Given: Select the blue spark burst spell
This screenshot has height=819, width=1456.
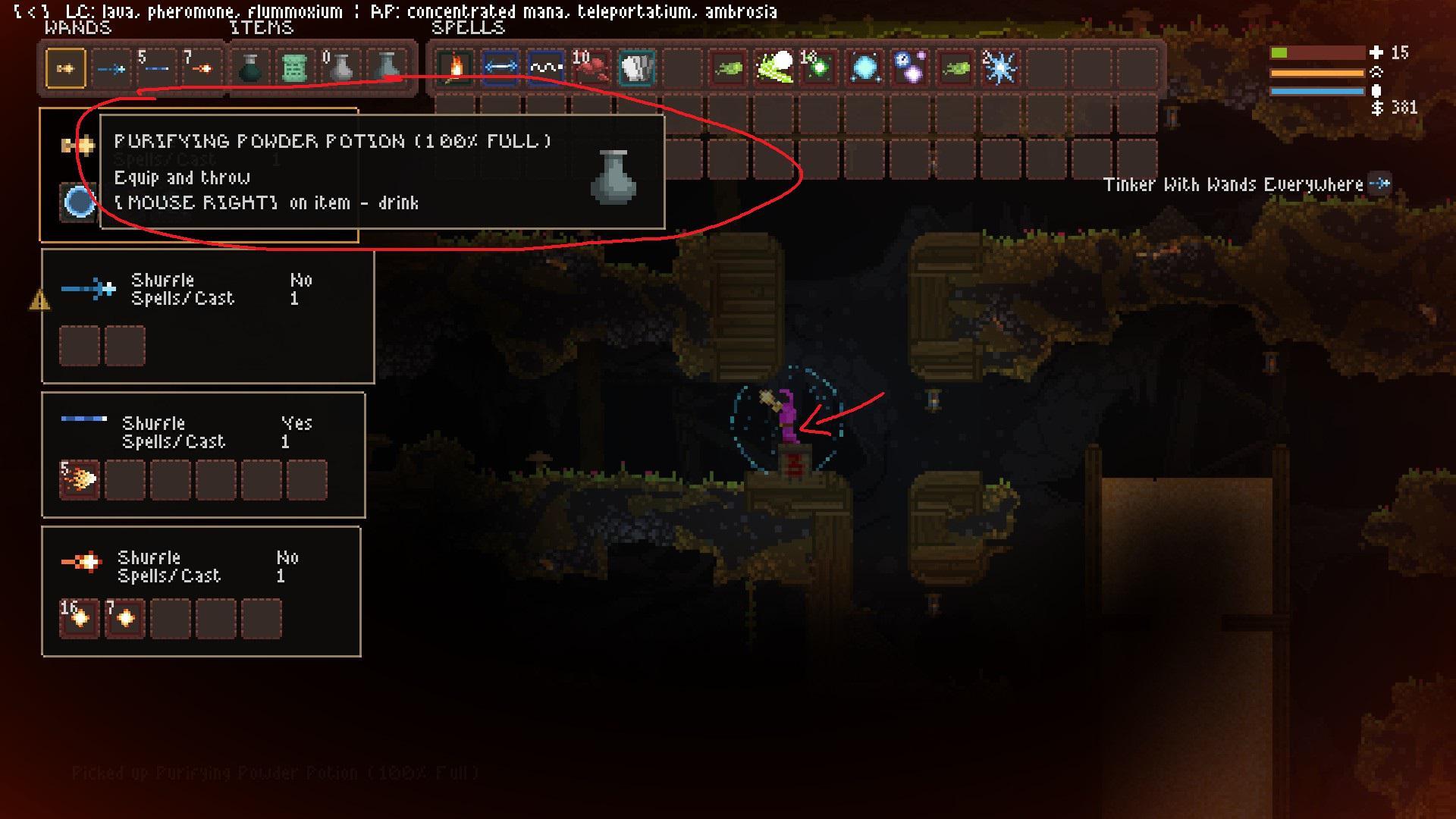Looking at the screenshot, I should pyautogui.click(x=999, y=67).
